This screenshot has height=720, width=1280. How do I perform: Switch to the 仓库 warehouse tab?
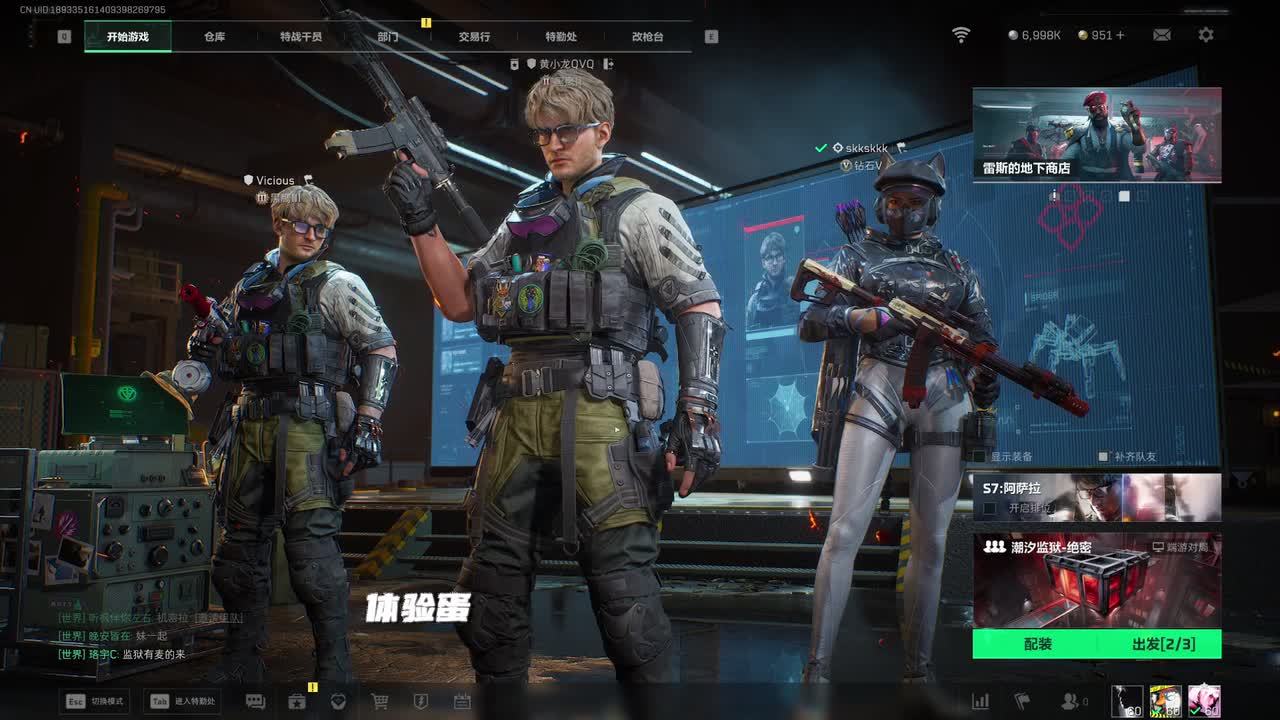[x=214, y=37]
